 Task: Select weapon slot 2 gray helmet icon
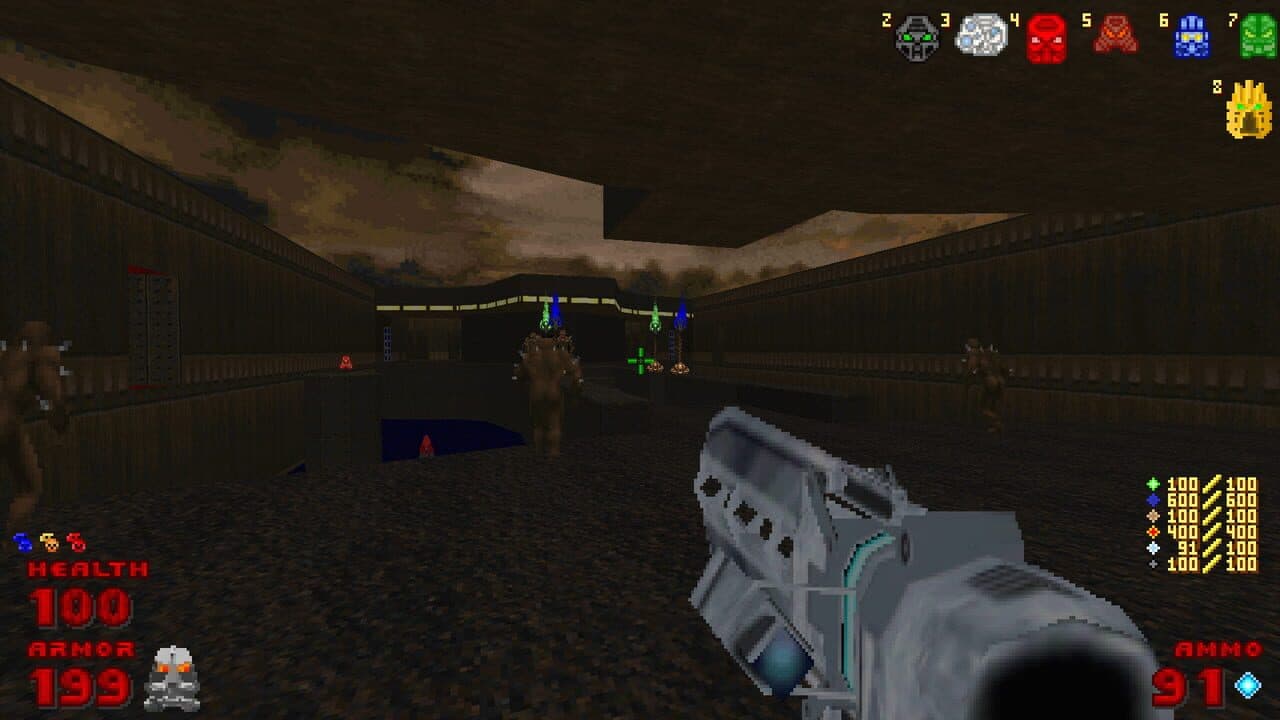[x=915, y=36]
